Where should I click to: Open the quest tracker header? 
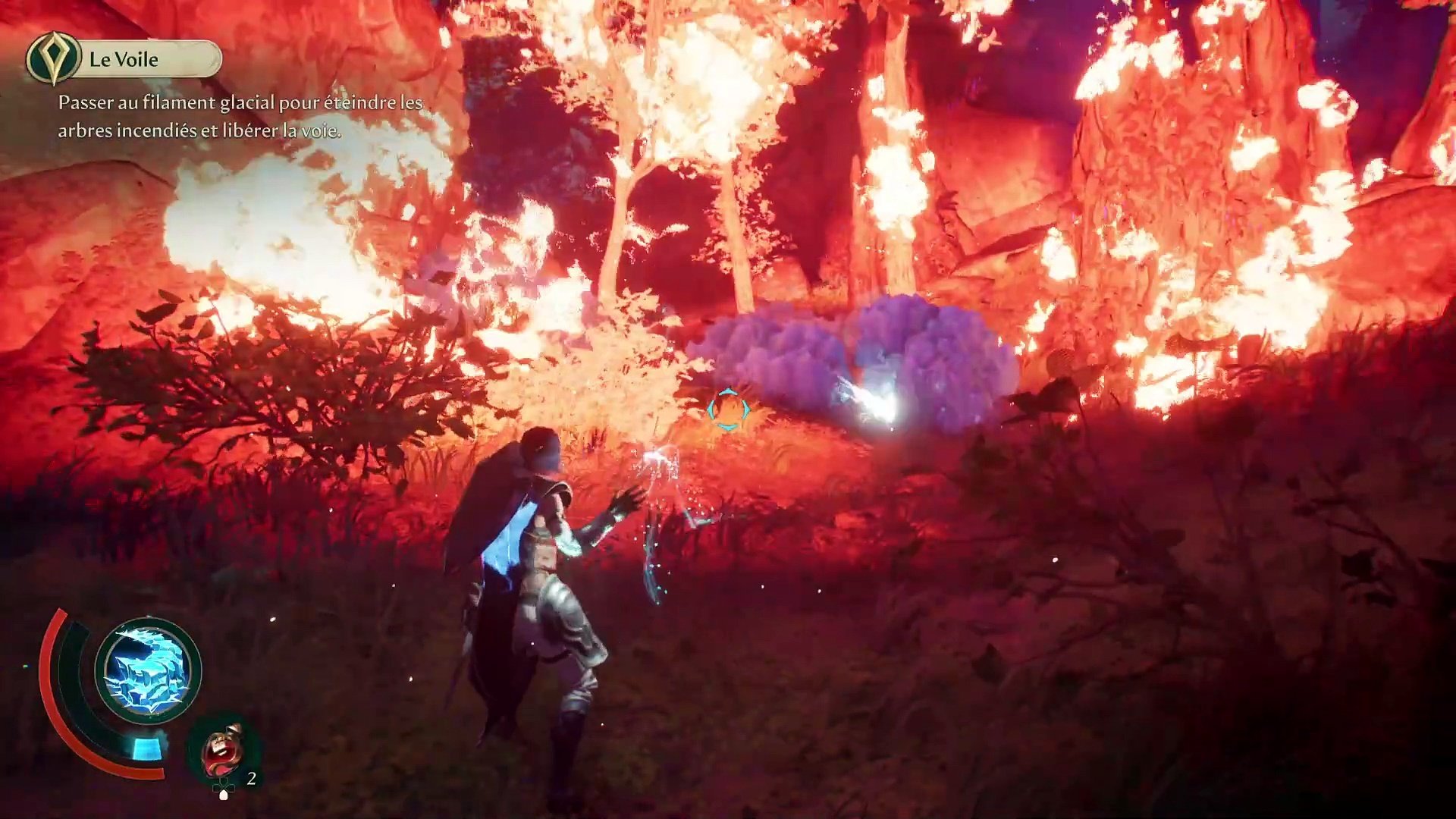[x=123, y=60]
